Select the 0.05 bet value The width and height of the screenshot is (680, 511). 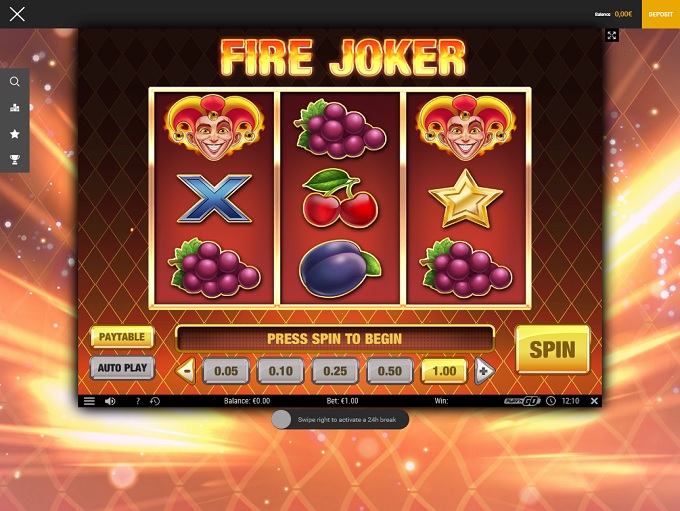225,371
